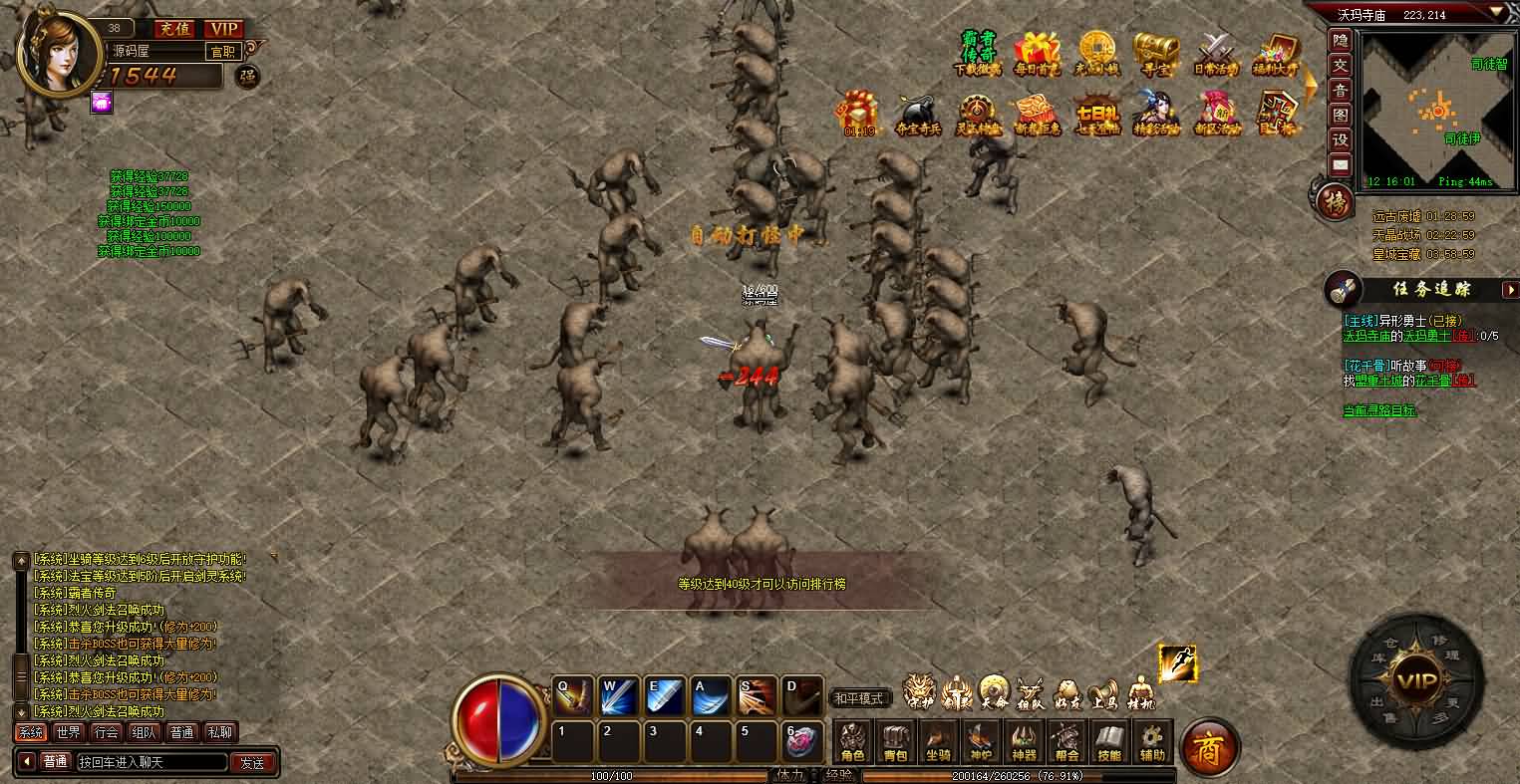Open the 技能 skills book

[x=1109, y=742]
